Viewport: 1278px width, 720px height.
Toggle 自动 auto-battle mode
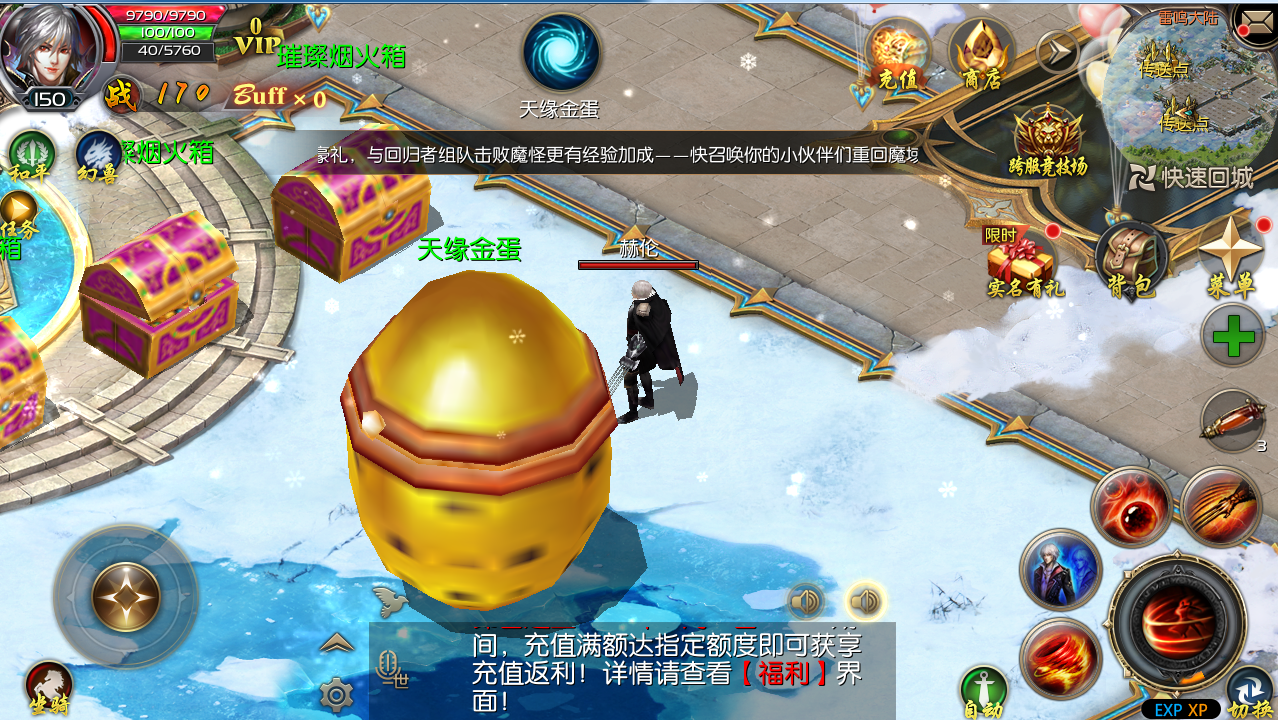tap(983, 692)
